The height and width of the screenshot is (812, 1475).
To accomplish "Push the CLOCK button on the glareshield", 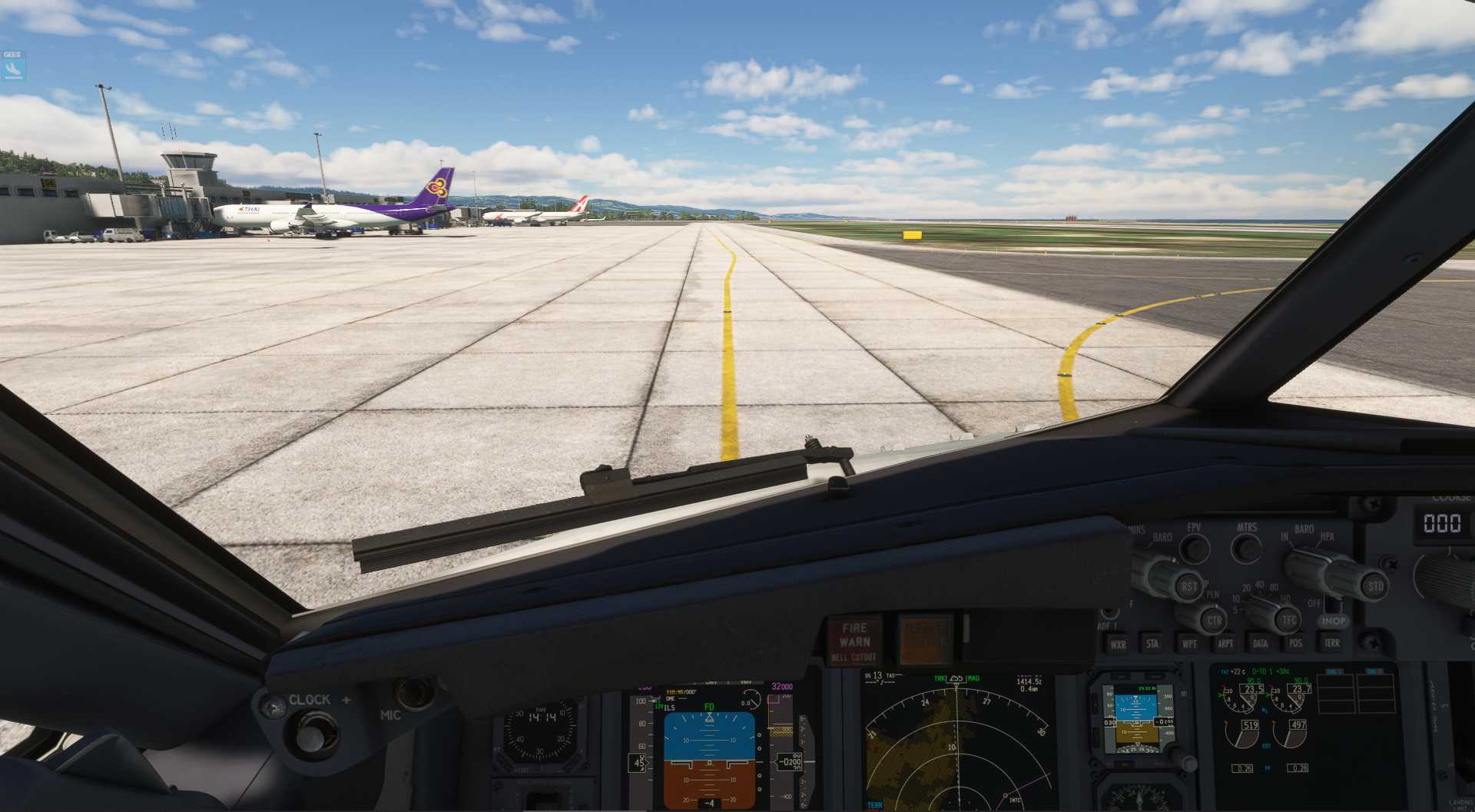I will tap(310, 737).
